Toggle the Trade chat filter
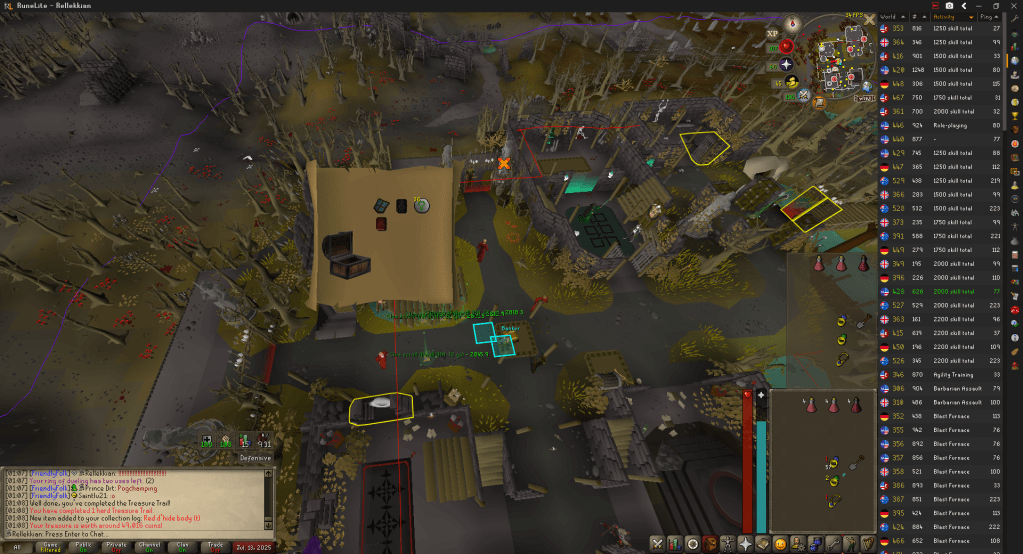1023x554 pixels. (x=214, y=547)
